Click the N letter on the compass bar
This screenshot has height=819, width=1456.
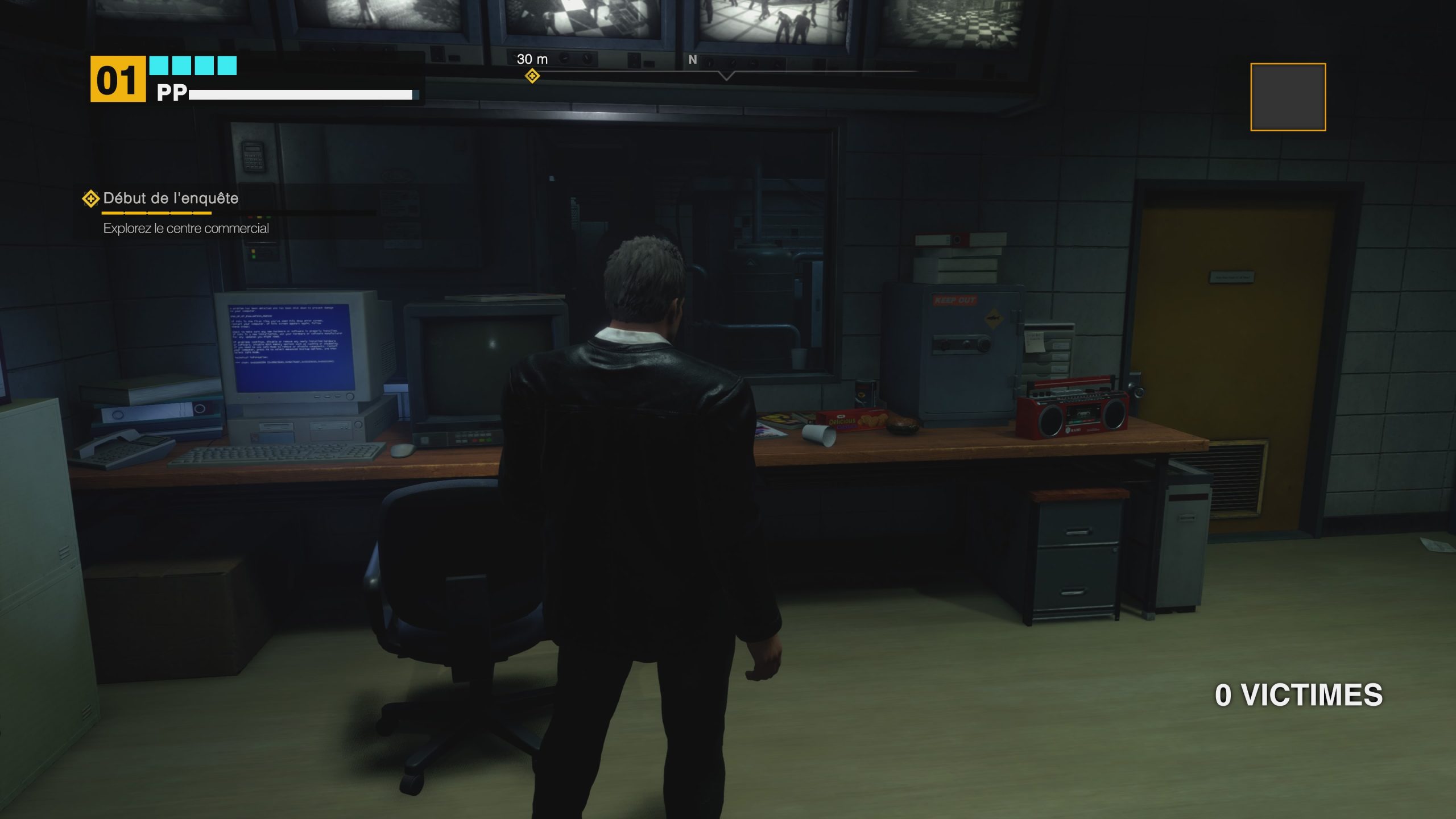click(x=692, y=59)
